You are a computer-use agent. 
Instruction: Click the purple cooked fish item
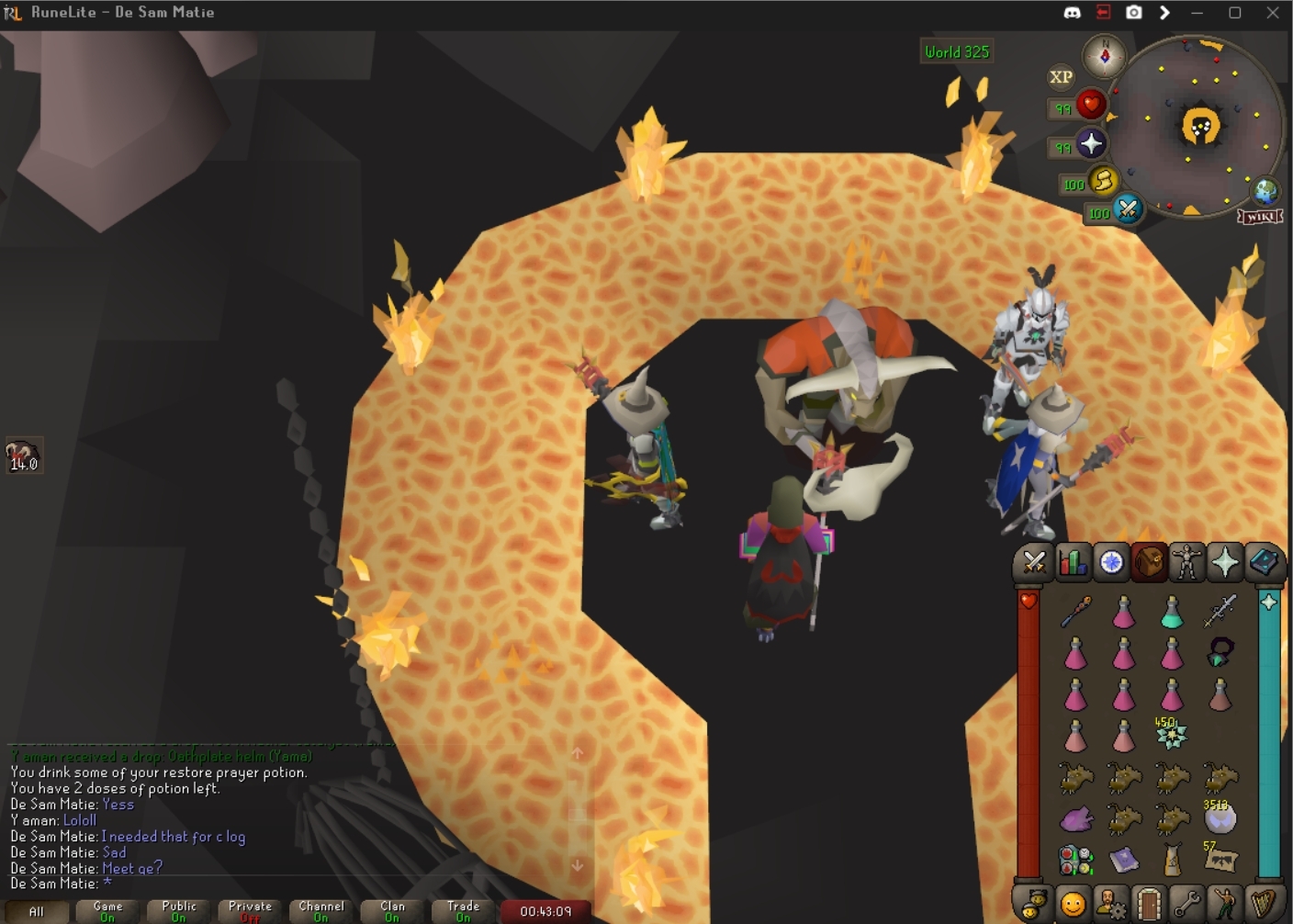click(1075, 817)
